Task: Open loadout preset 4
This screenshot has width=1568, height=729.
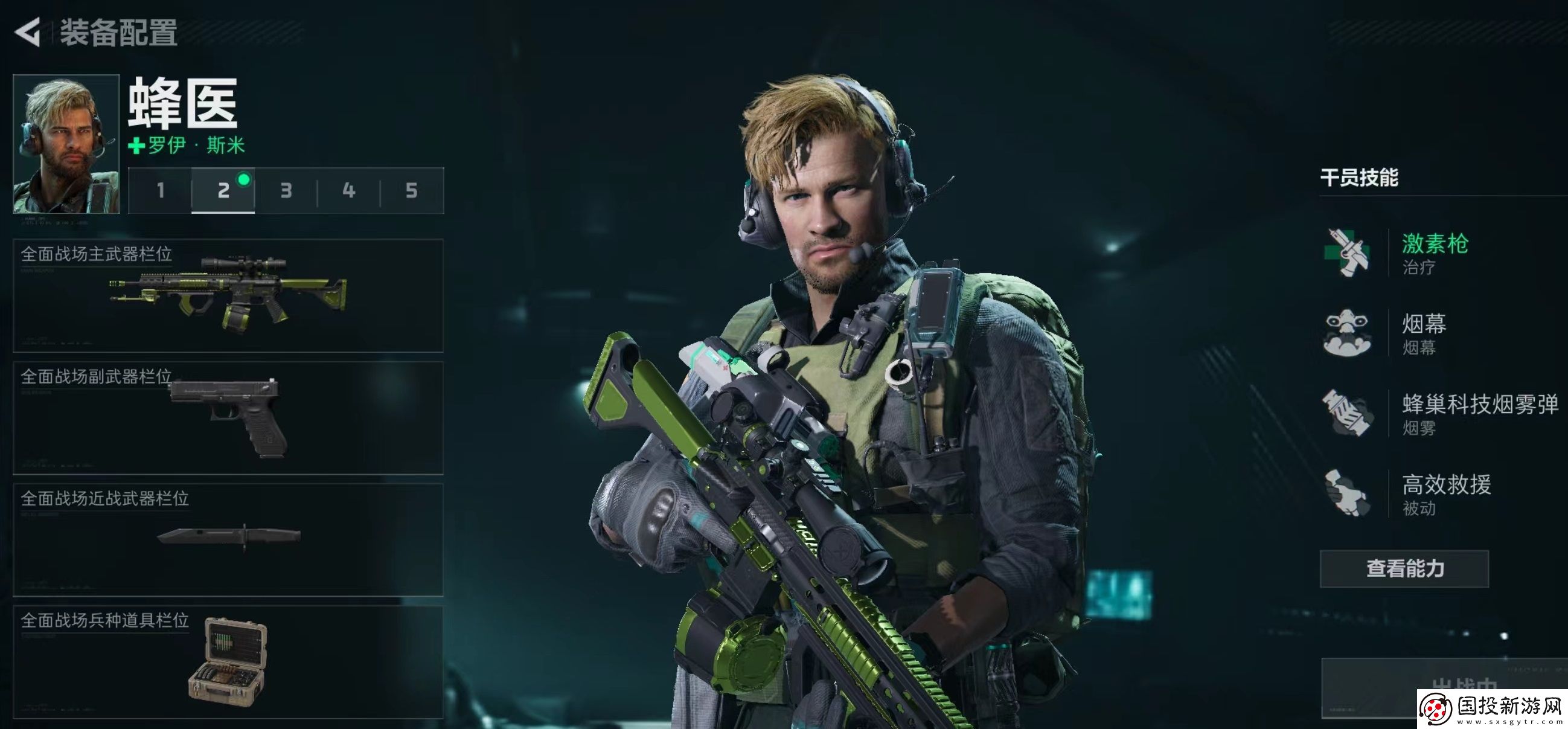Action: [x=349, y=191]
